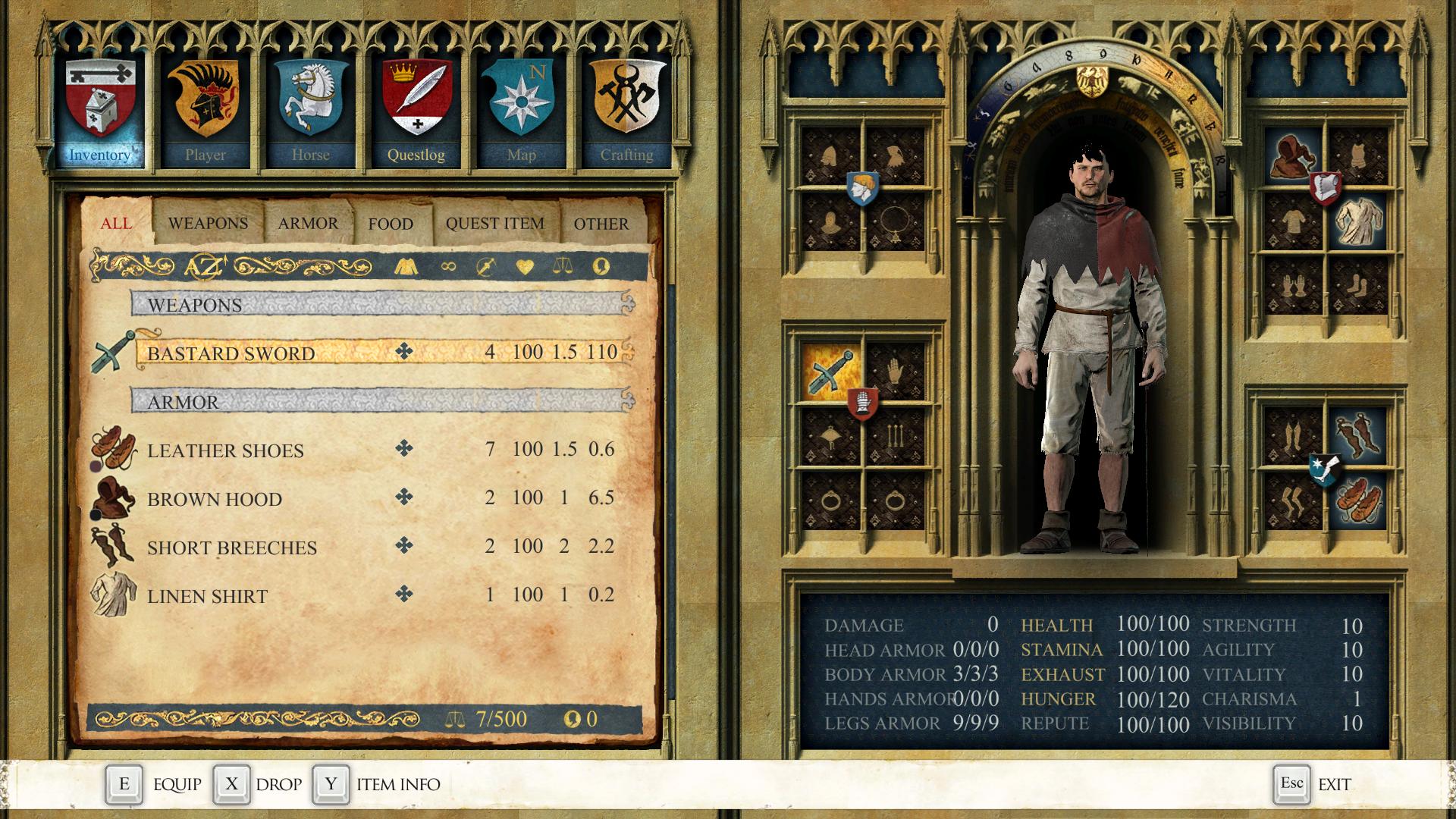
Task: Select the Inventory shield tab
Action: pos(99,110)
